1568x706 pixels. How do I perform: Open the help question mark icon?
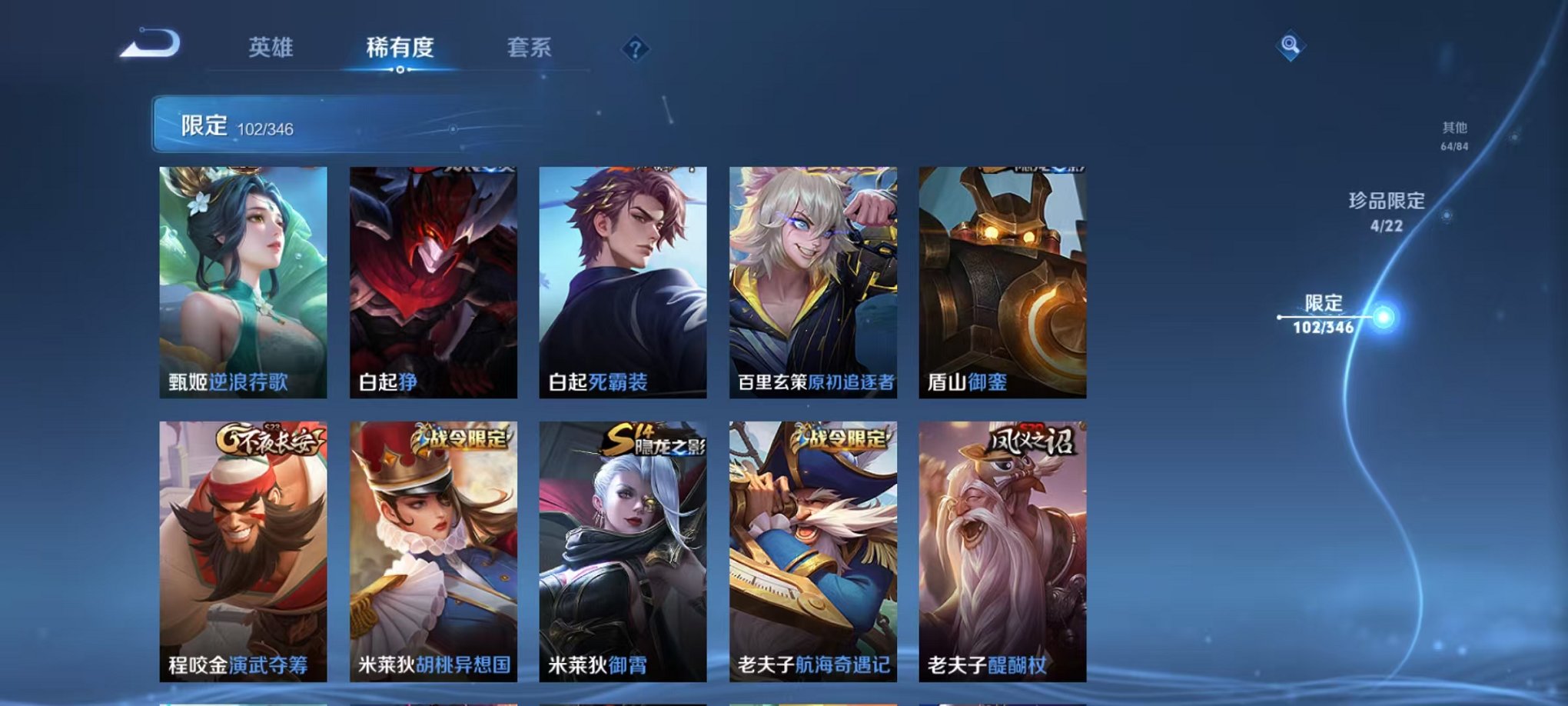point(635,49)
